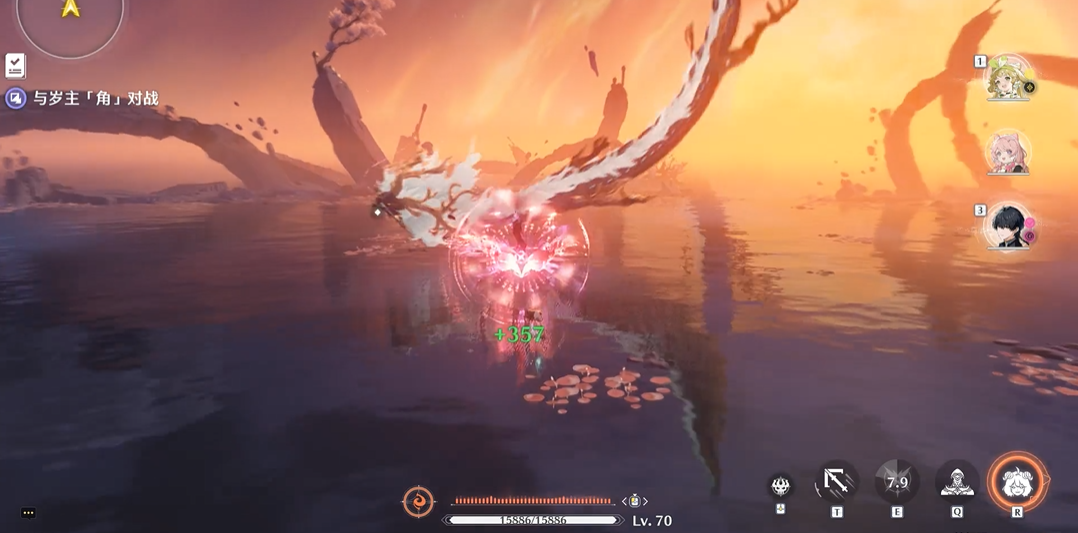Open the chat bubble icon
The height and width of the screenshot is (533, 1078).
pyautogui.click(x=28, y=513)
